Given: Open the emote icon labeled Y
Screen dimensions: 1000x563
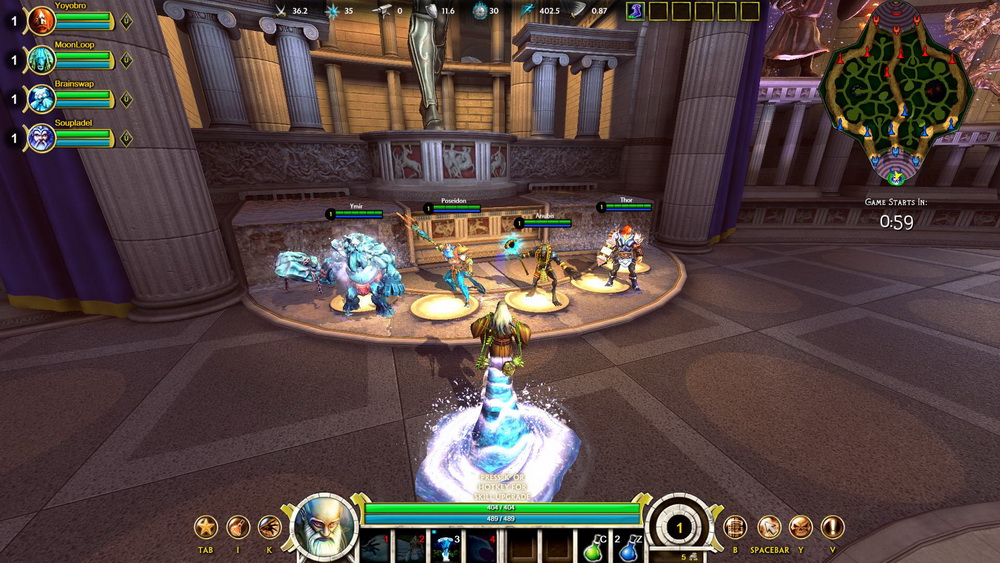Looking at the screenshot, I should pyautogui.click(x=801, y=527).
